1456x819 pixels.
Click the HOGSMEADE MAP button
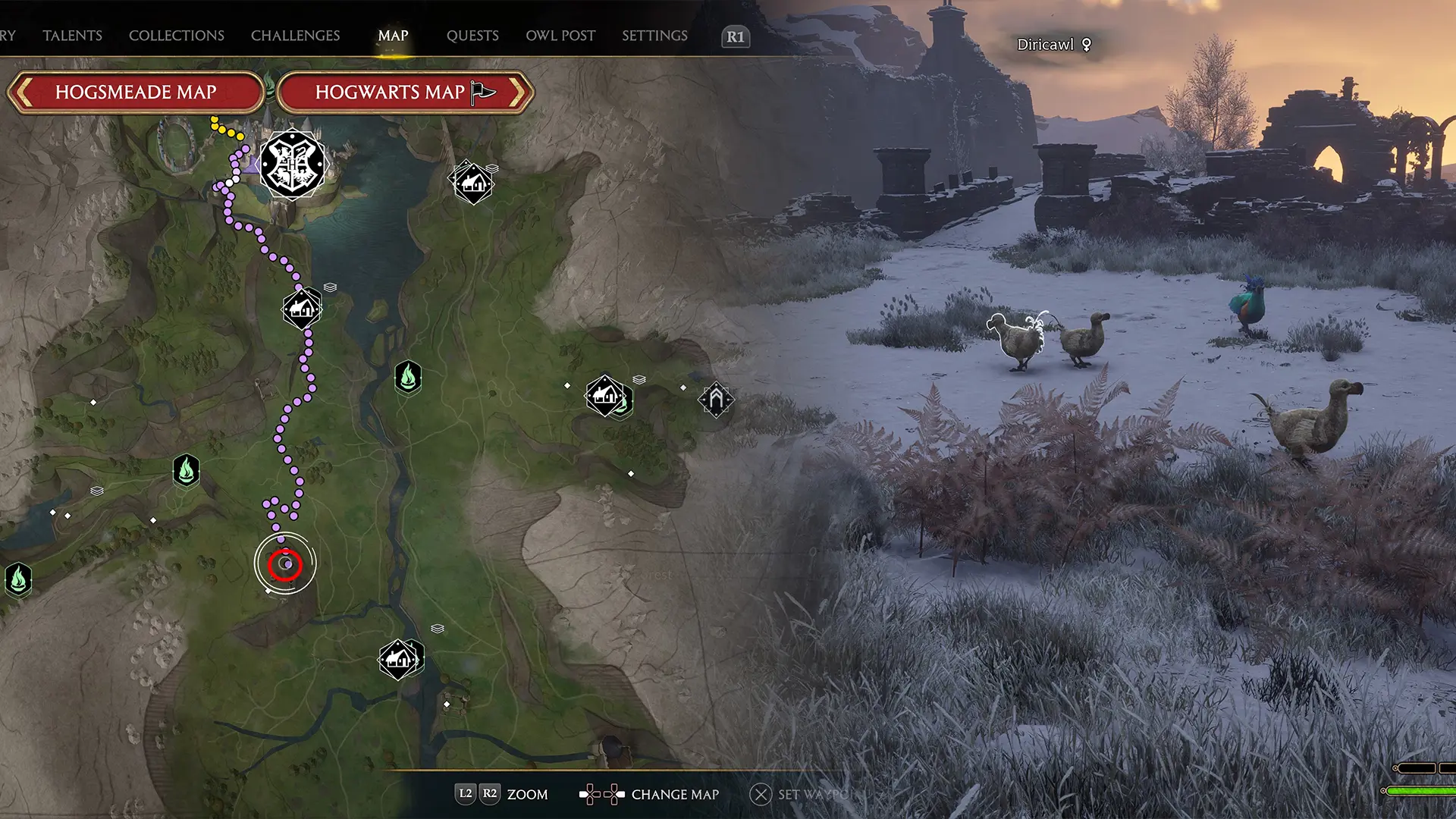(136, 93)
